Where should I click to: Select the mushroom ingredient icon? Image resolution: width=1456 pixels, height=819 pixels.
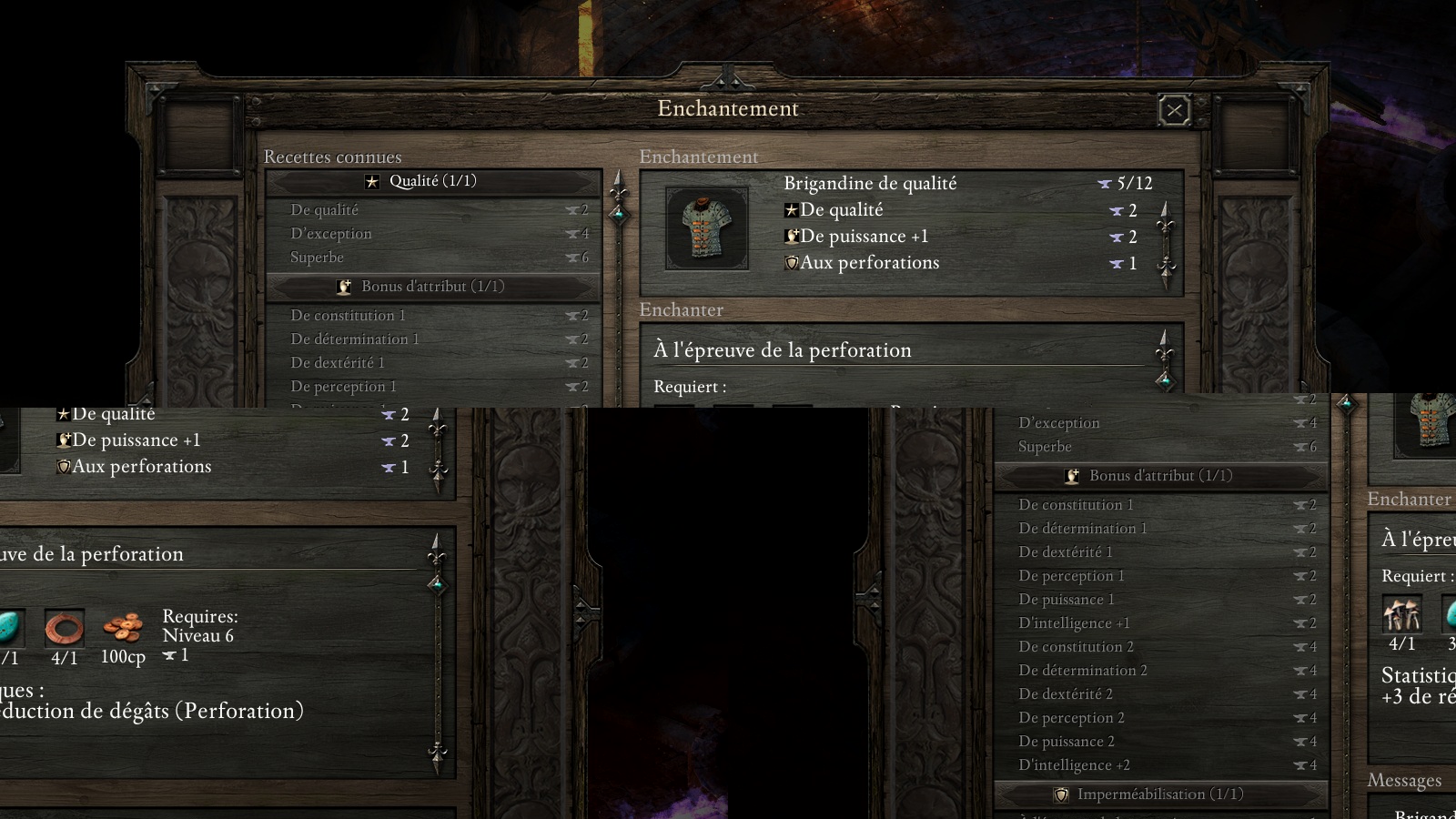pyautogui.click(x=1401, y=614)
